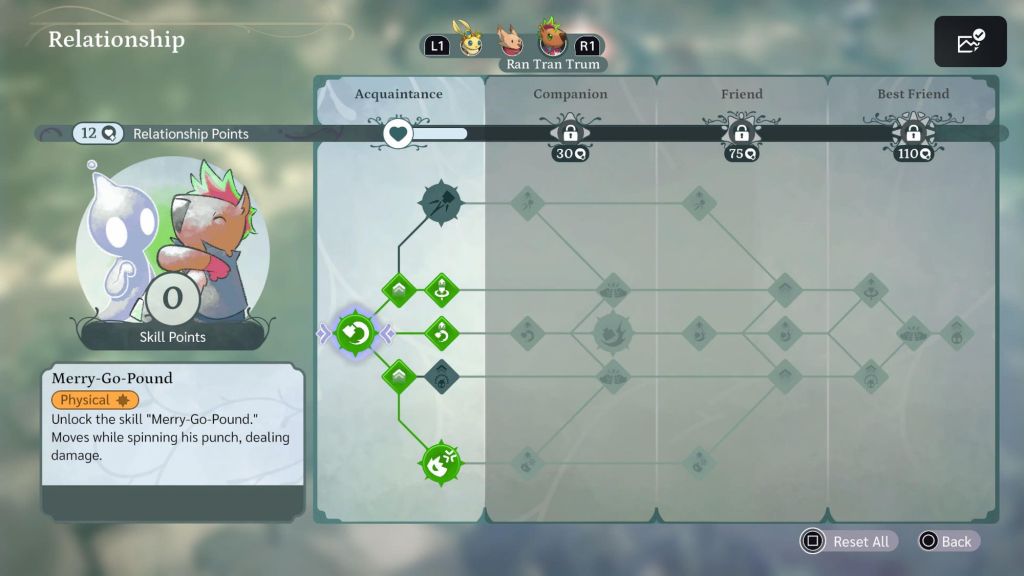Select Ran Tran Trum's portrait
The height and width of the screenshot is (576, 1024).
tap(552, 39)
